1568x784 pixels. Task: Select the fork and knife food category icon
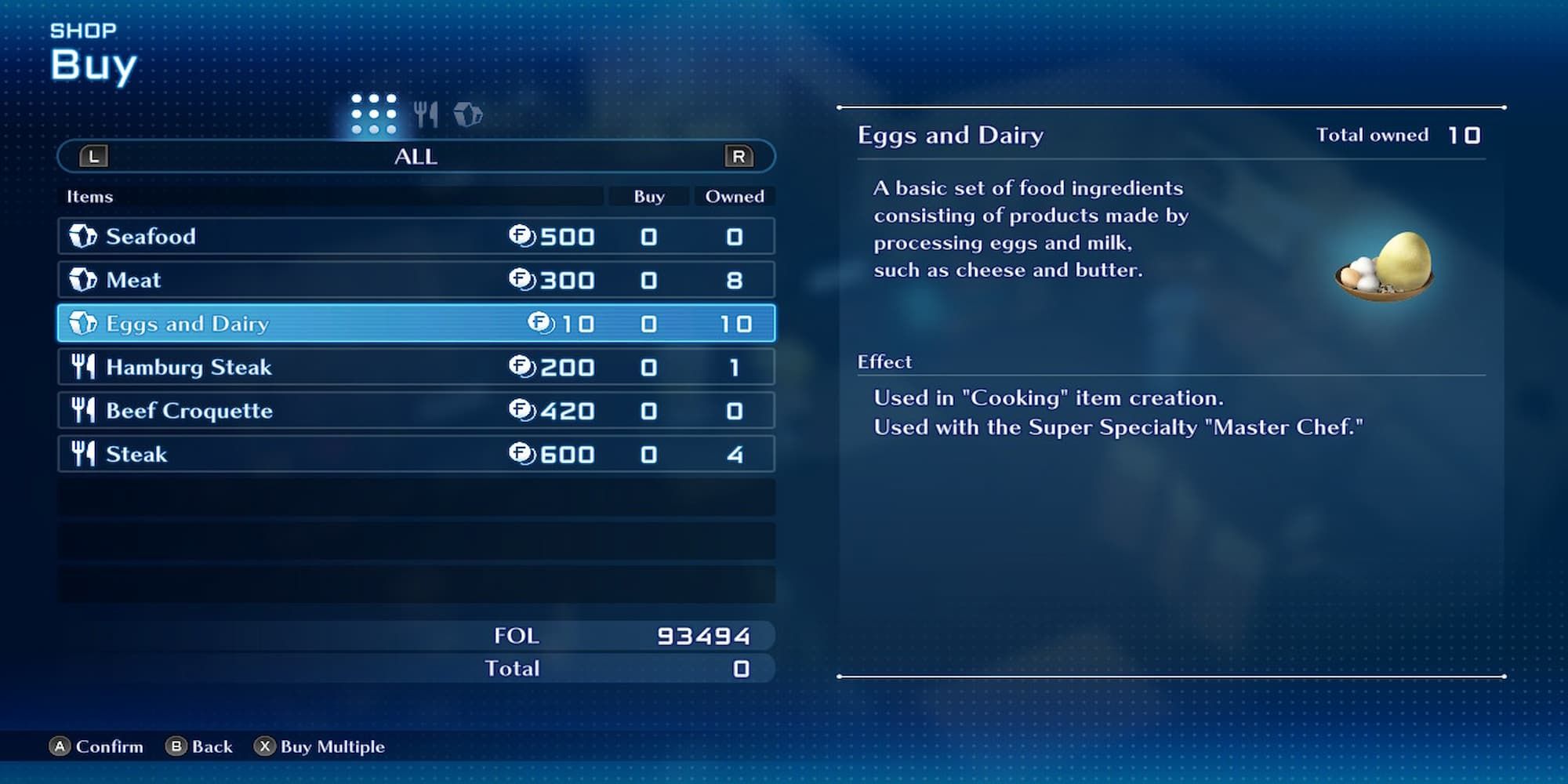426,112
